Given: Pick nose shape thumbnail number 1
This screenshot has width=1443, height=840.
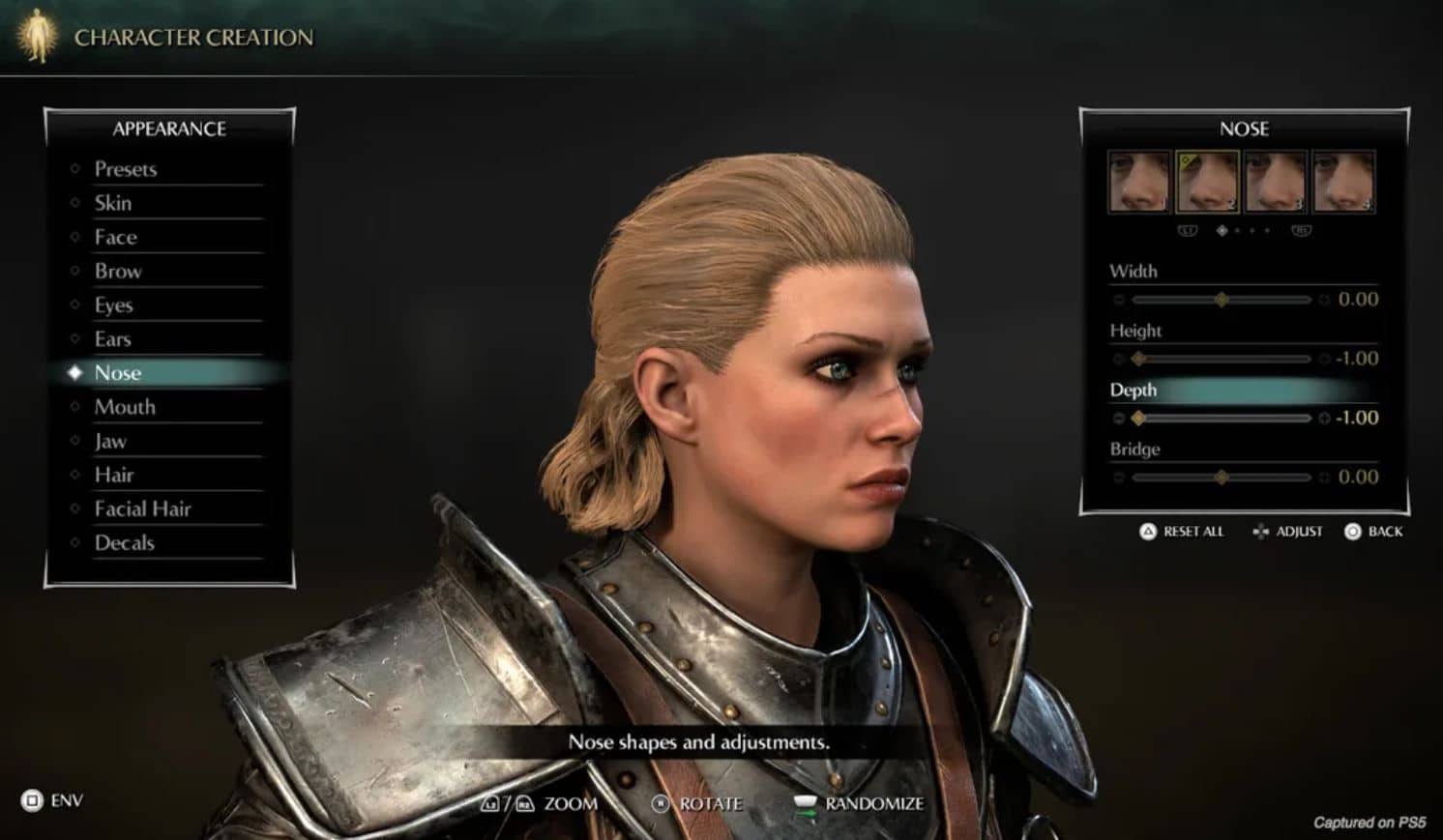Looking at the screenshot, I should [x=1139, y=181].
